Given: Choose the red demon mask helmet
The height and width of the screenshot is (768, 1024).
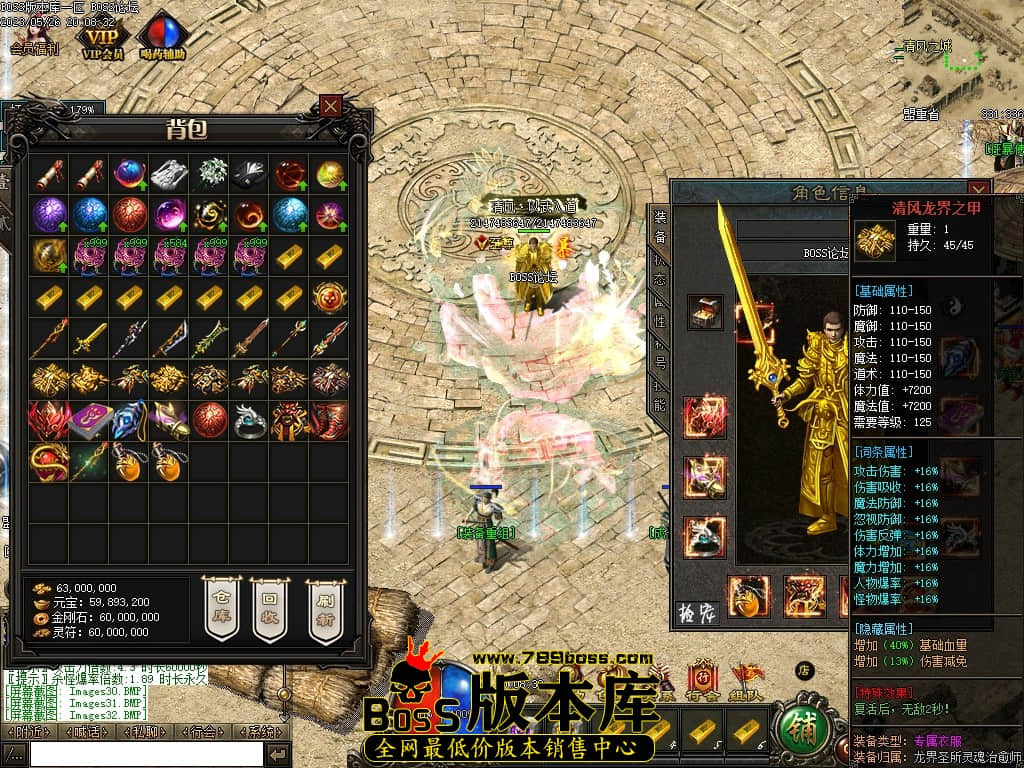Looking at the screenshot, I should coord(49,421).
